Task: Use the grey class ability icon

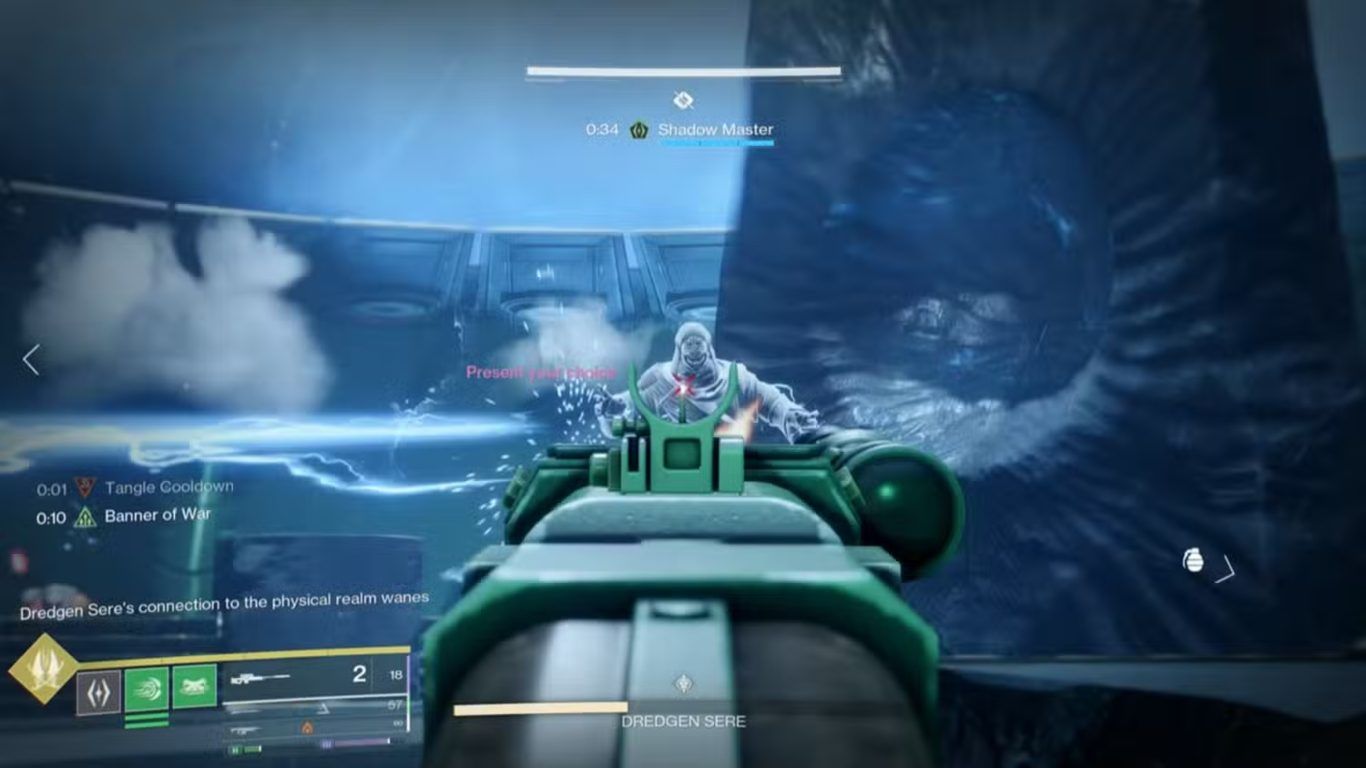Action: pyautogui.click(x=98, y=692)
